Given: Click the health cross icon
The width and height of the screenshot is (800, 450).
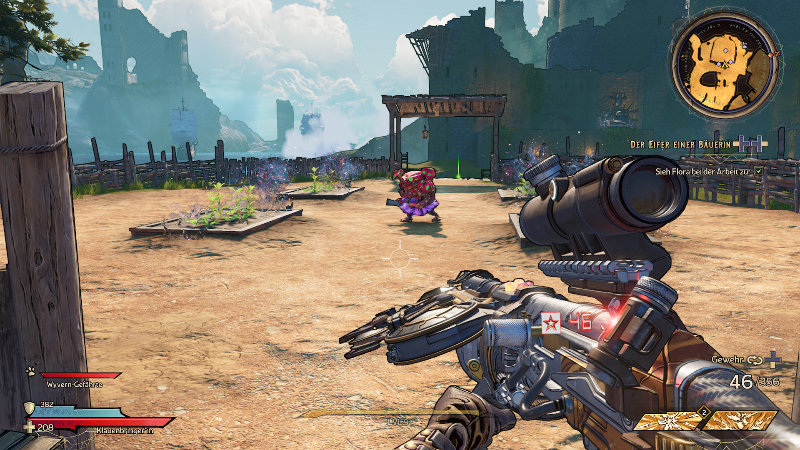Looking at the screenshot, I should click(x=29, y=426).
